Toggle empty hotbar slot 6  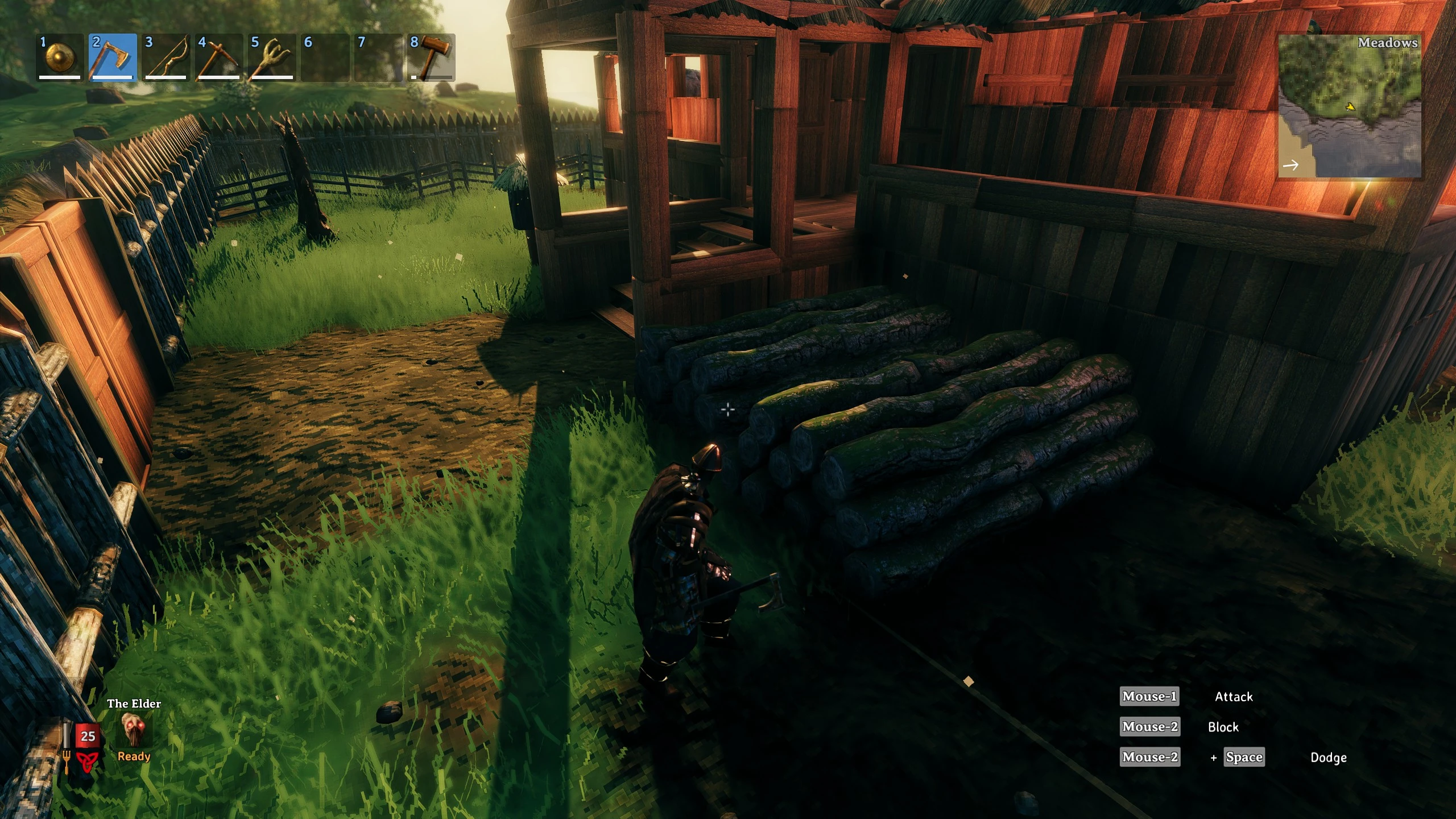[x=324, y=57]
